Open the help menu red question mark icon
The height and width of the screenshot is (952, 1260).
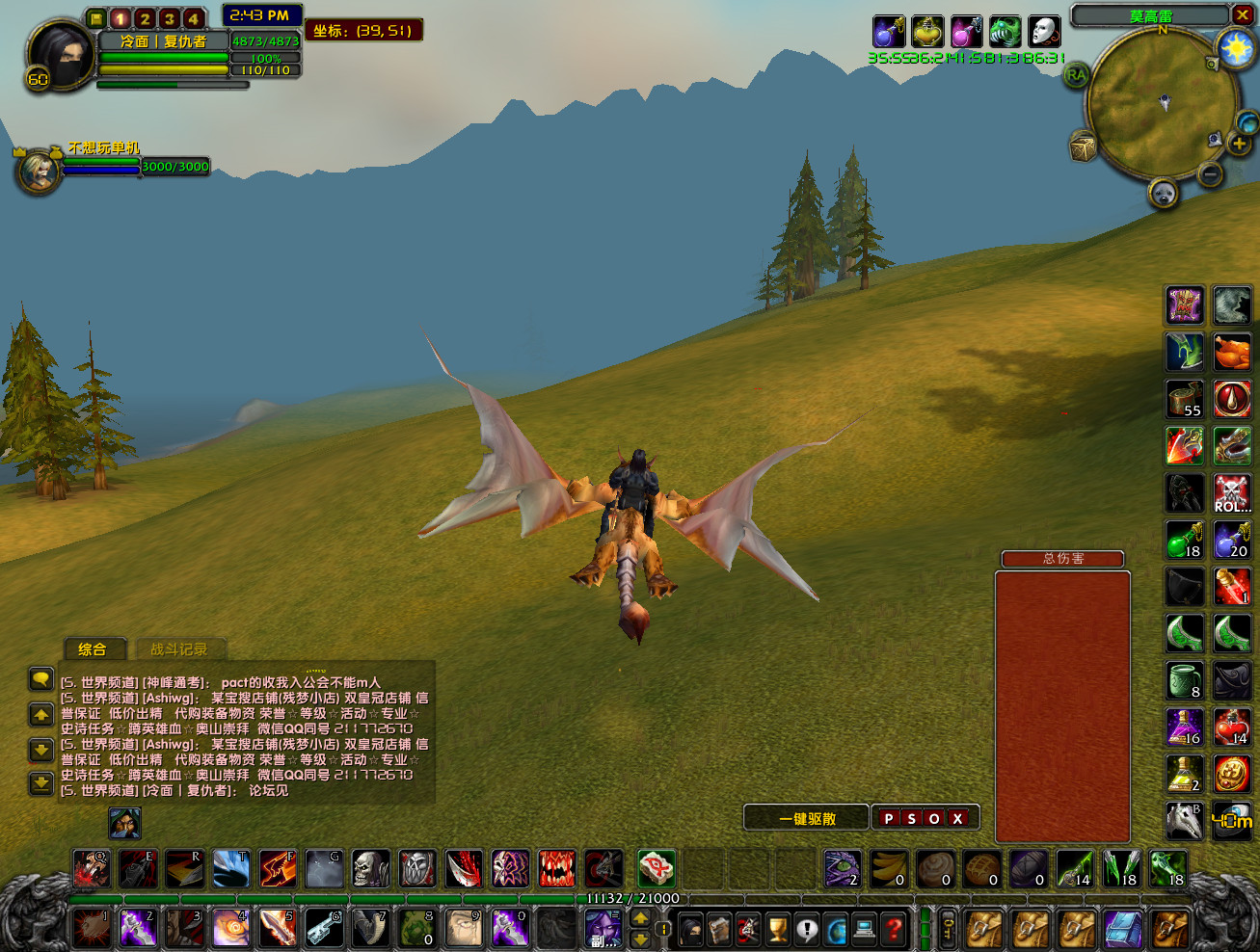892,930
